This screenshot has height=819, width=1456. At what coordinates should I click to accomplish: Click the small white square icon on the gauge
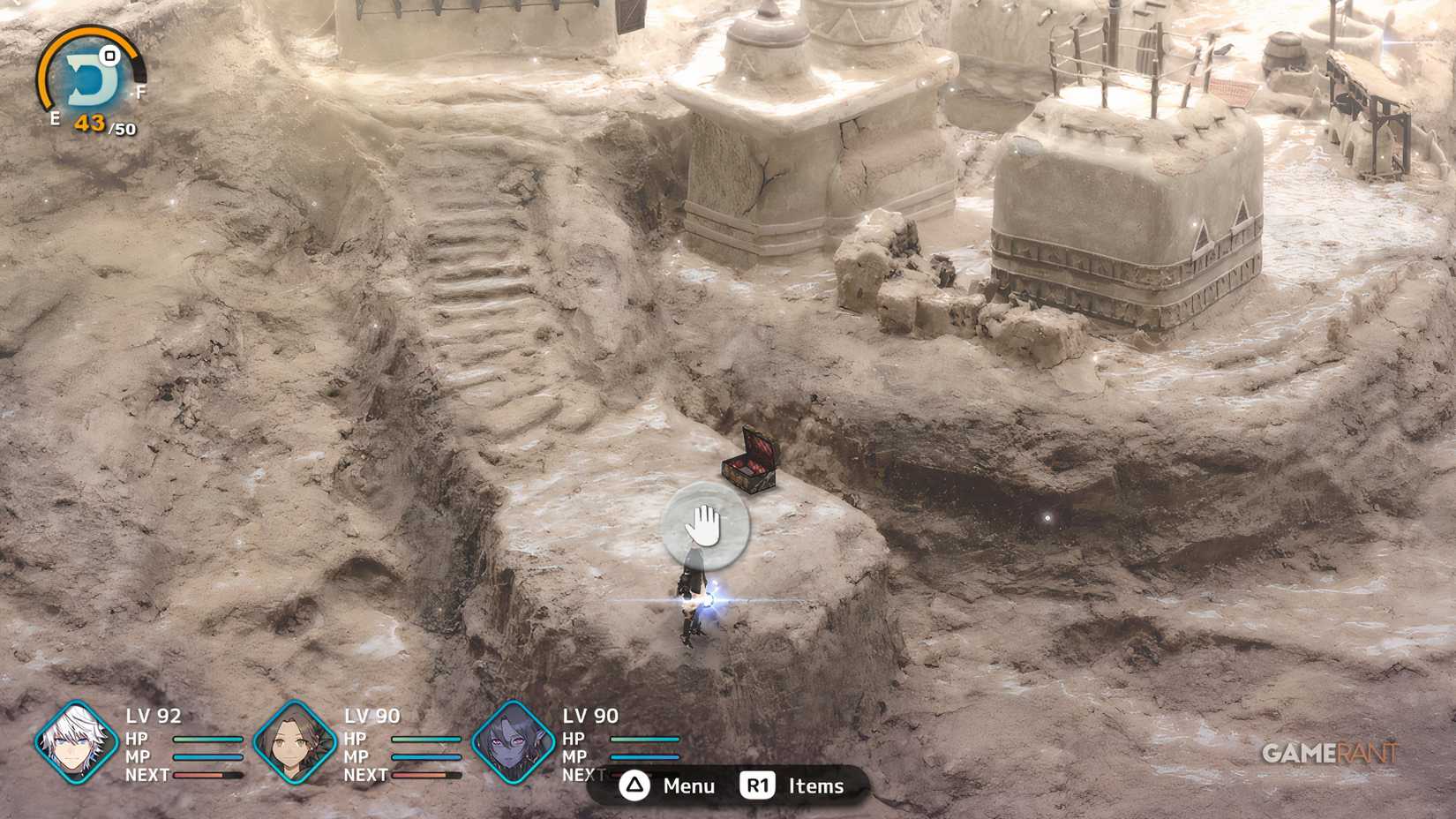coord(109,56)
